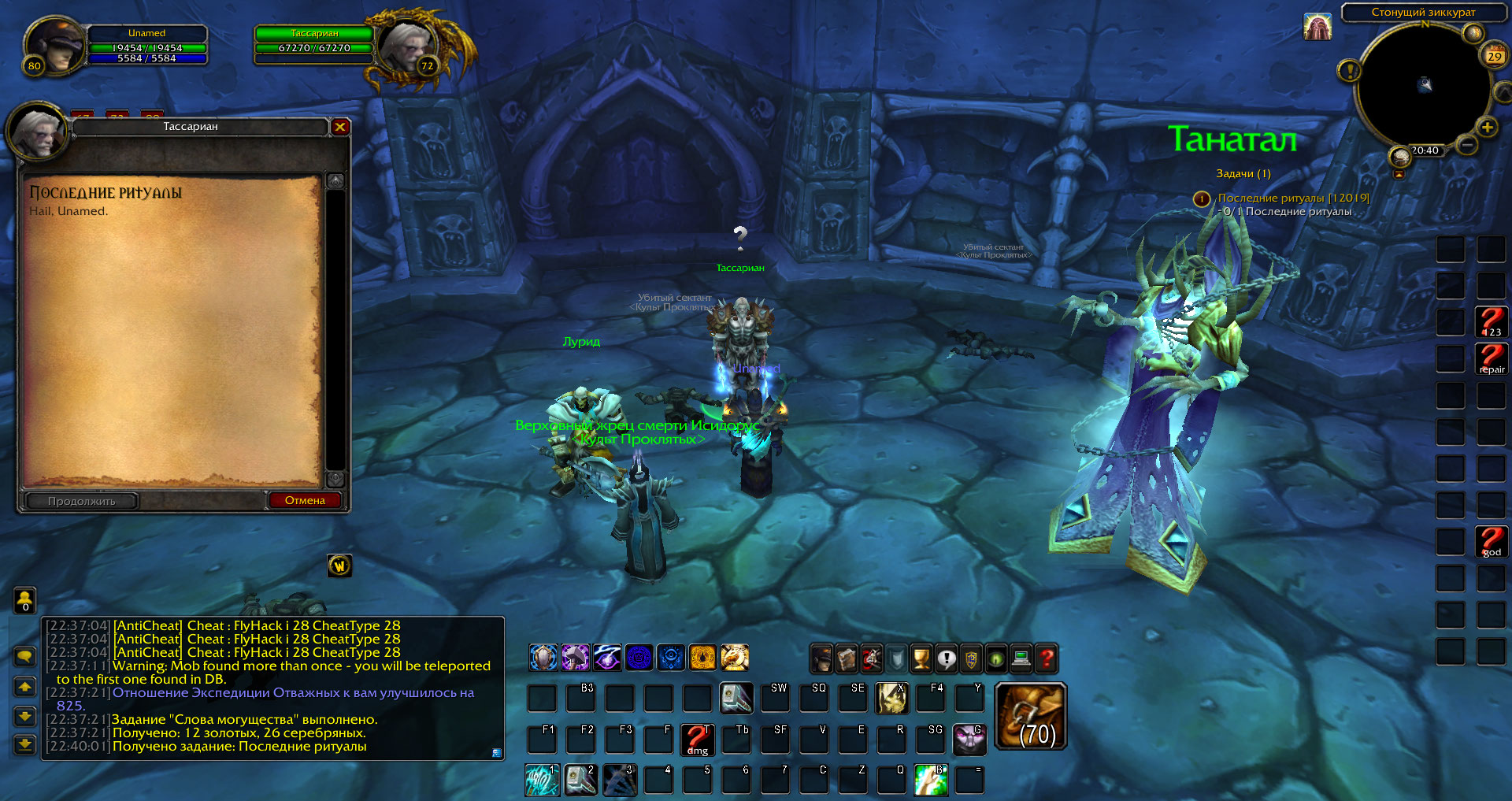Open the backpack with 70 free slots

[x=1031, y=715]
